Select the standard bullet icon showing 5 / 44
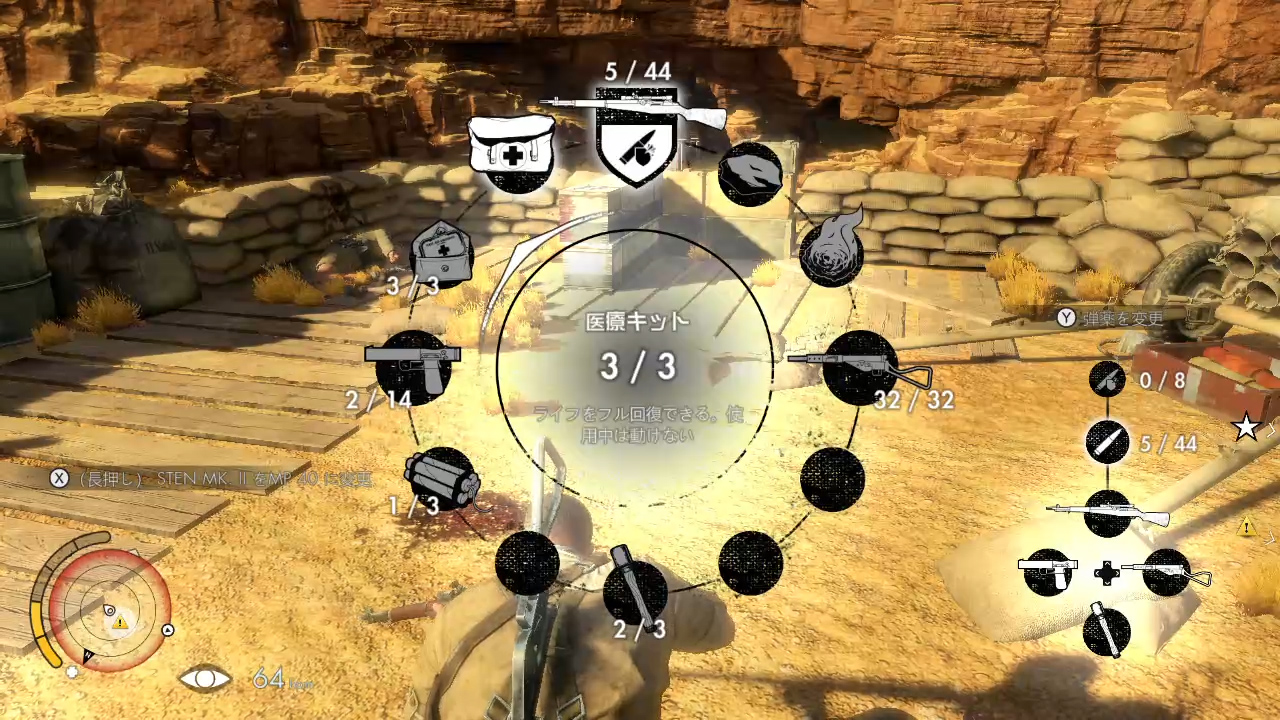 [x=1107, y=442]
